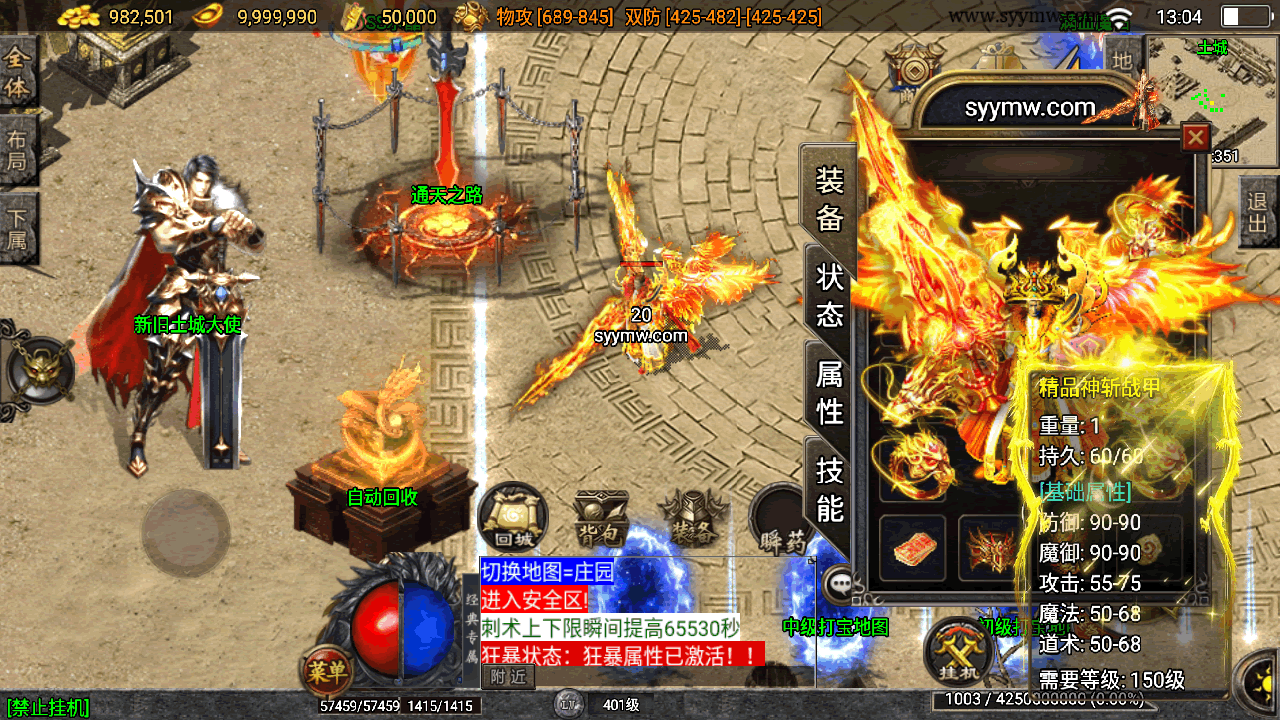
Task: Click the 全体 button
Action: pyautogui.click(x=17, y=71)
